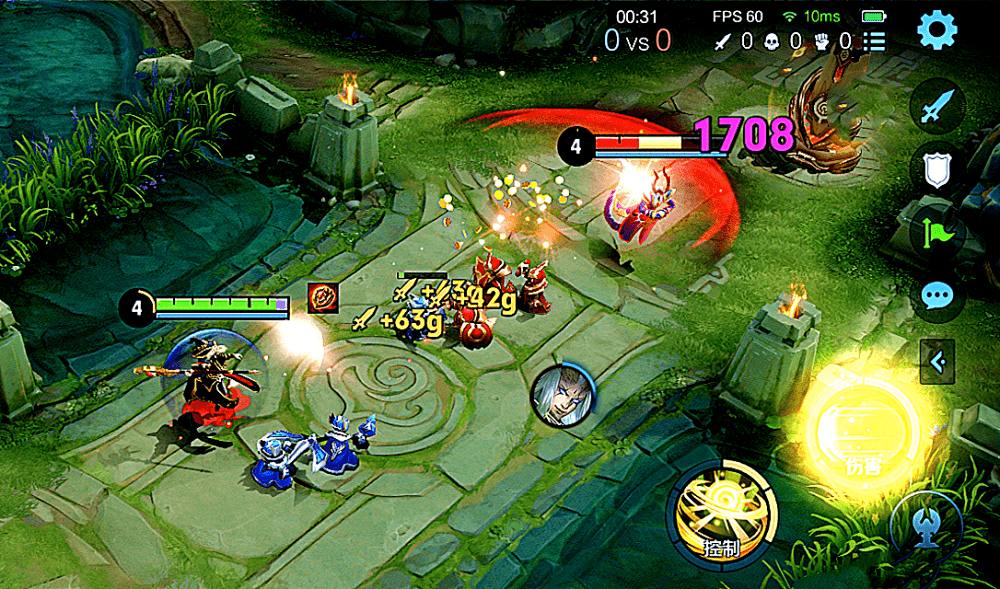Screen dimensions: 1000x589
Task: Tap the green flag signal button
Action: point(937,235)
